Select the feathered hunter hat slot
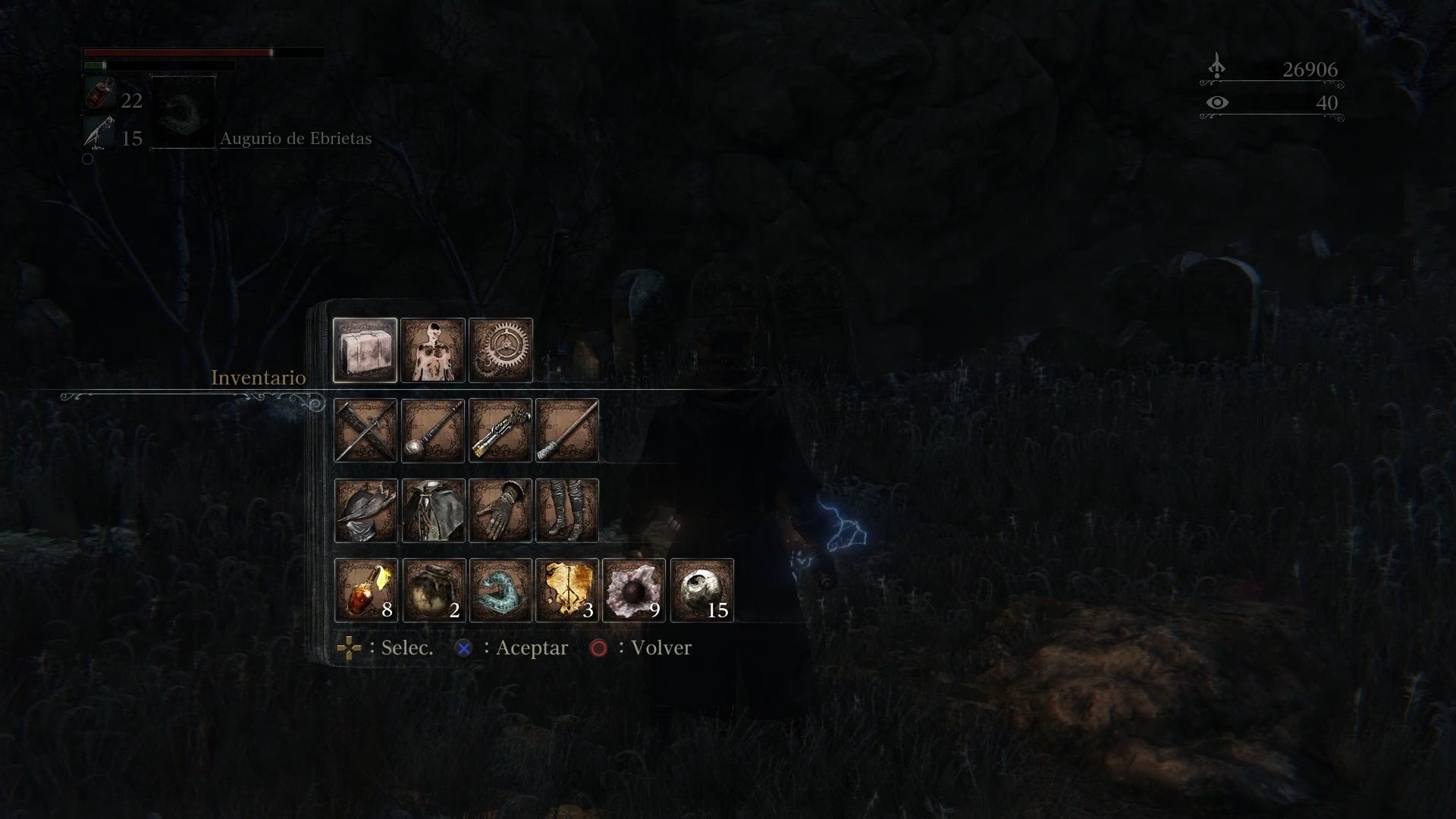Image resolution: width=1456 pixels, height=819 pixels. click(x=365, y=510)
